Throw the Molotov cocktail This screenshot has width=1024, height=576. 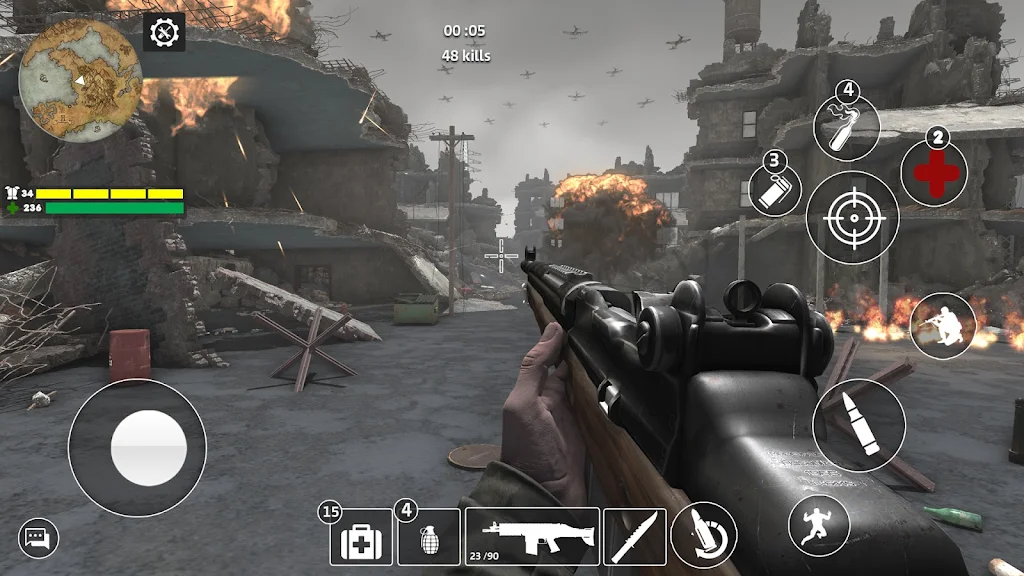point(846,128)
